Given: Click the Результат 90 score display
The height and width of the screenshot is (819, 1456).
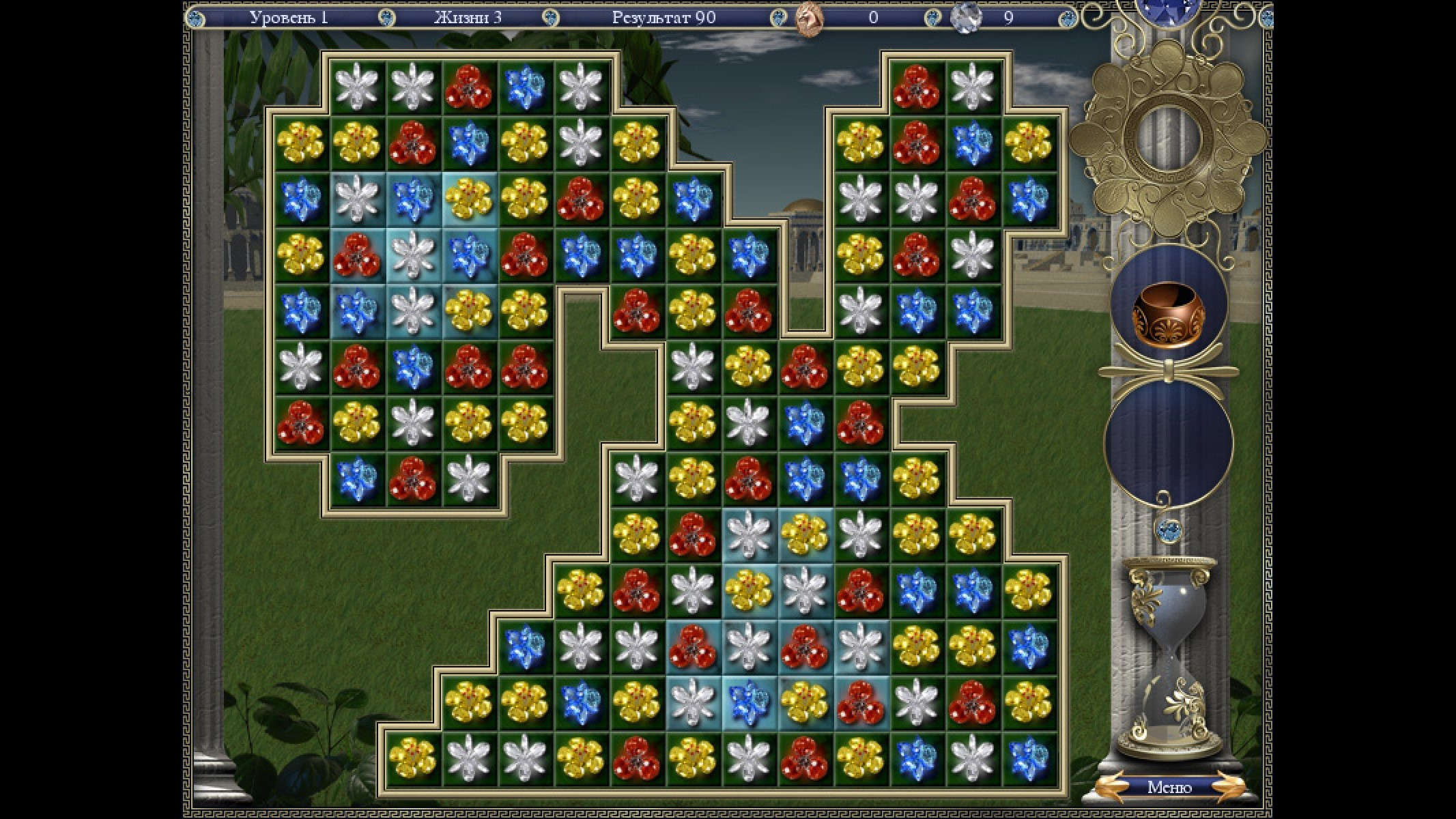Looking at the screenshot, I should point(666,18).
